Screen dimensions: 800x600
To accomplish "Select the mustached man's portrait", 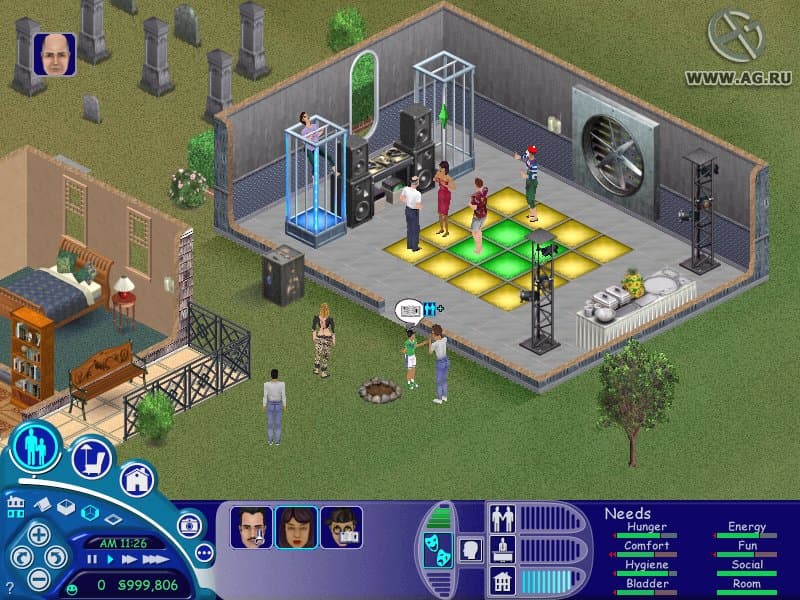I will (x=251, y=527).
